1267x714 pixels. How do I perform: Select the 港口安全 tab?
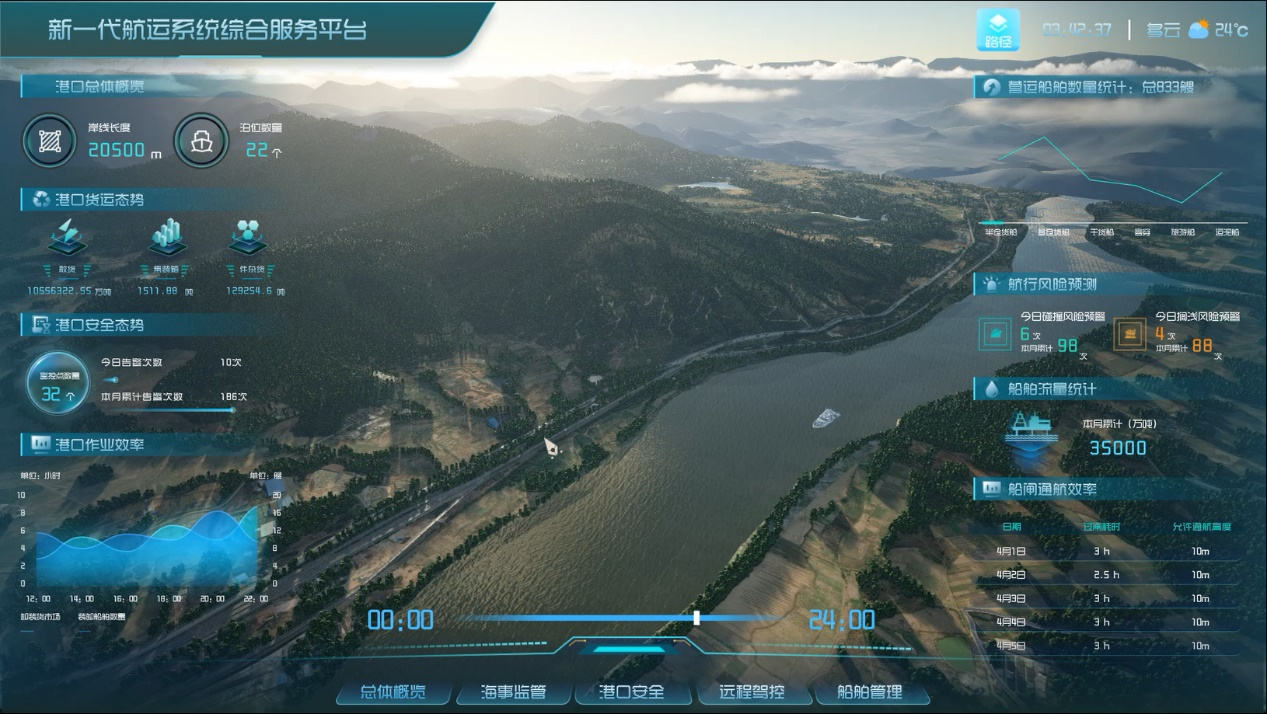pyautogui.click(x=631, y=692)
